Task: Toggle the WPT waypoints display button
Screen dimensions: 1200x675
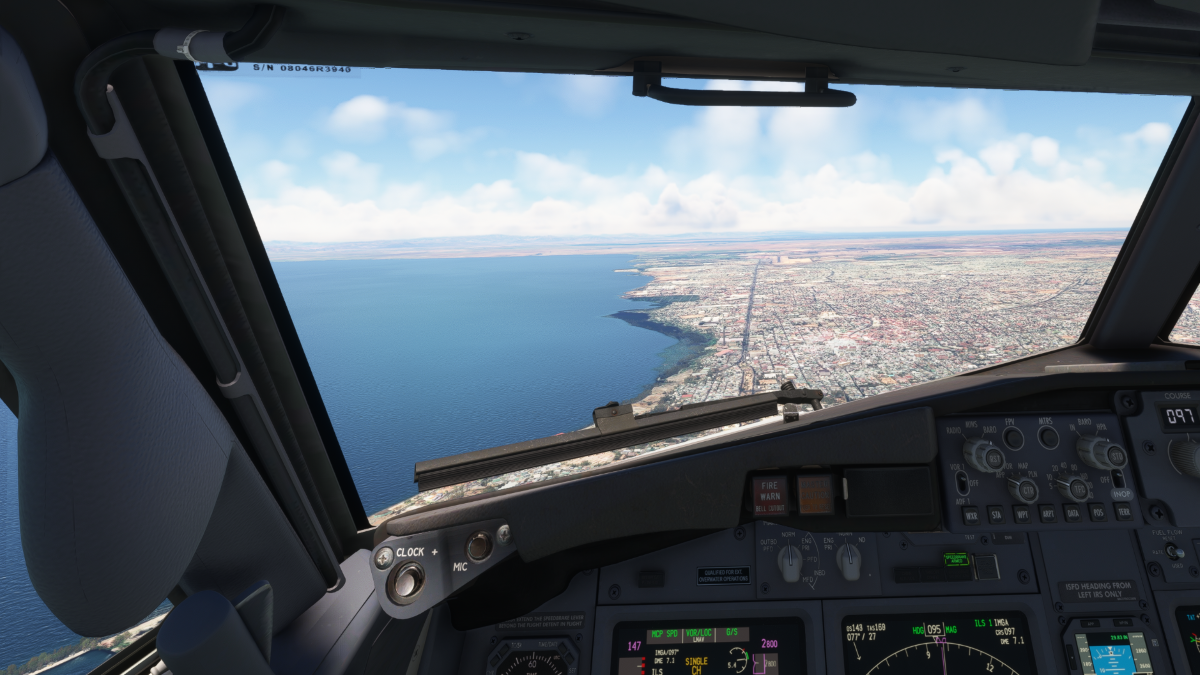Action: 1022,515
